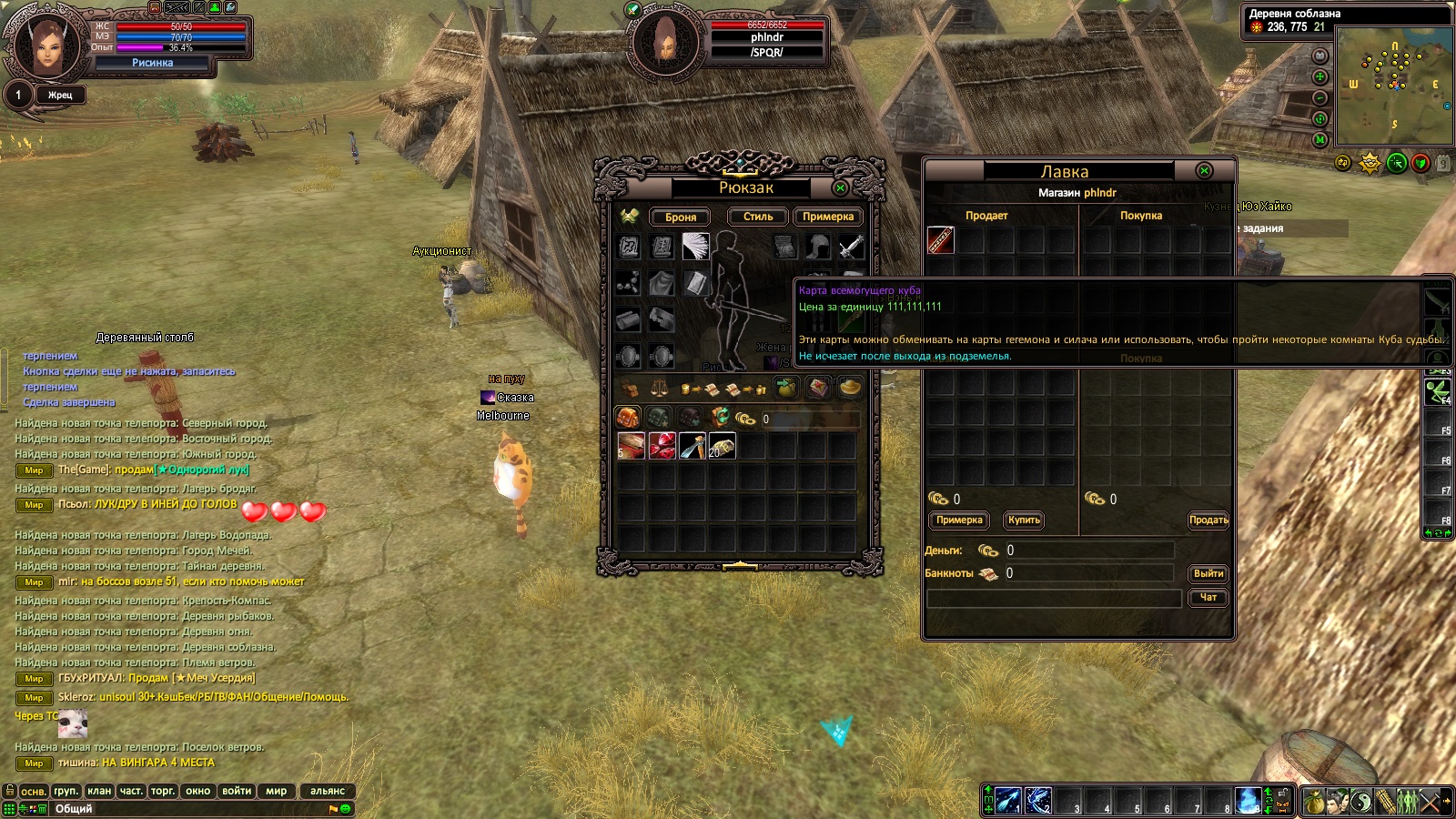
Task: Select the red gems in the backpack
Action: [662, 446]
